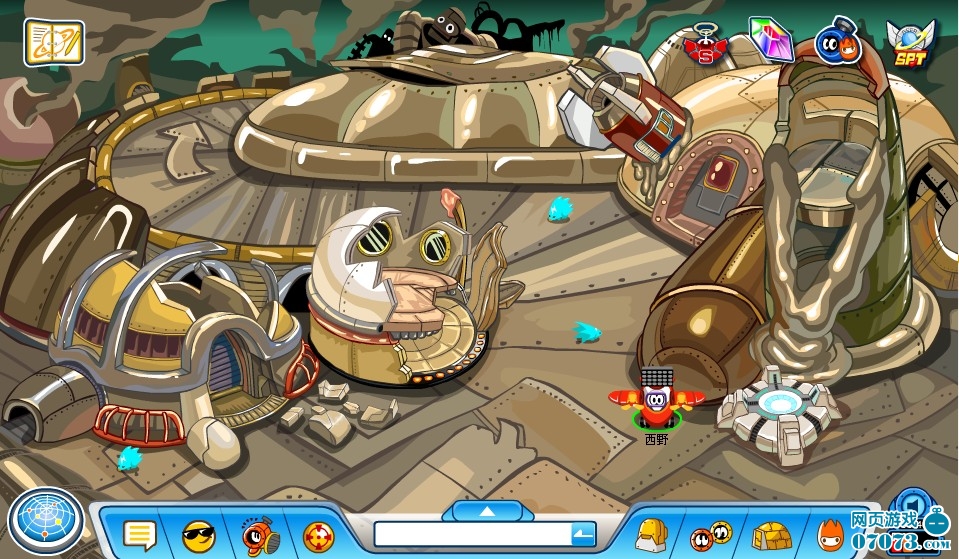959x559 pixels.
Task: Click the red winged badge icon
Action: pyautogui.click(x=707, y=45)
